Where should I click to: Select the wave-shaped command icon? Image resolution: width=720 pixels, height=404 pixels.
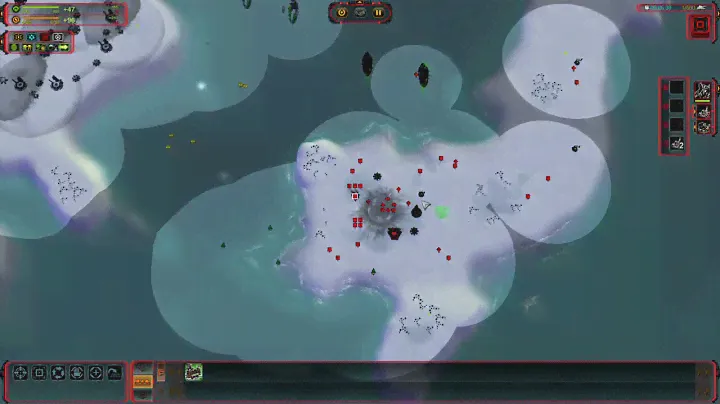click(113, 373)
